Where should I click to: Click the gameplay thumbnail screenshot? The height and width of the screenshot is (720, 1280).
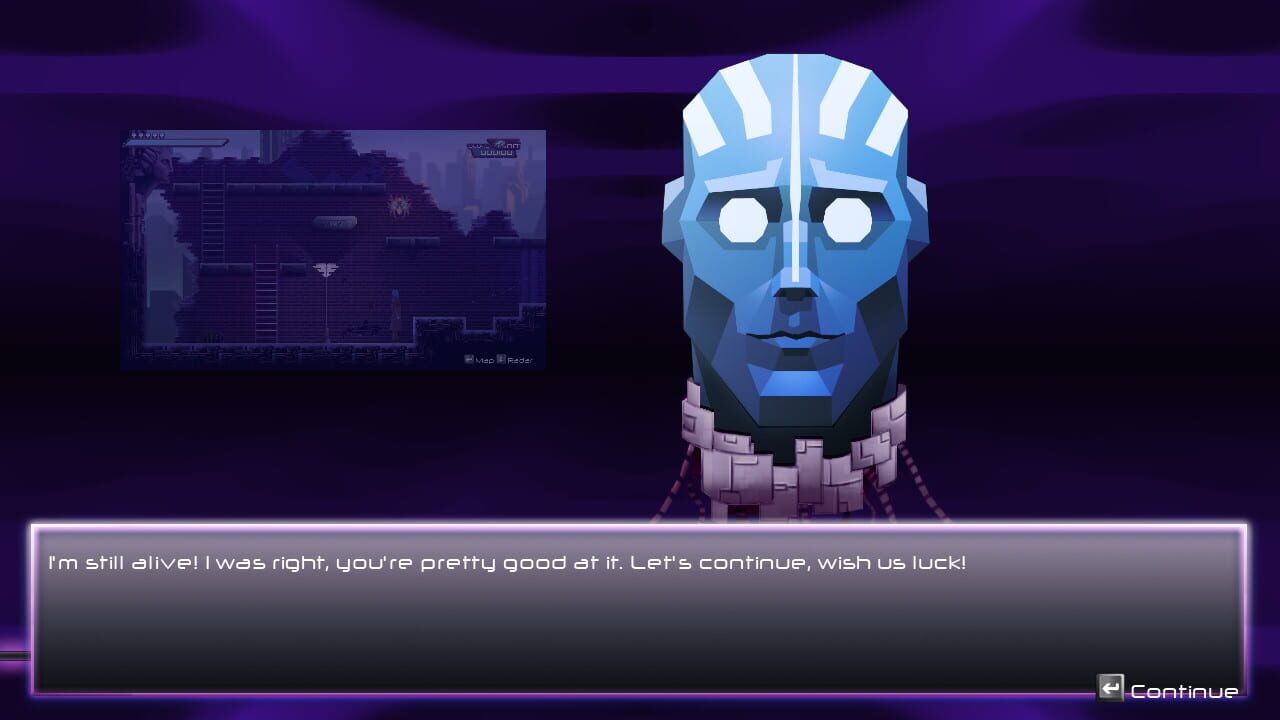tap(333, 247)
